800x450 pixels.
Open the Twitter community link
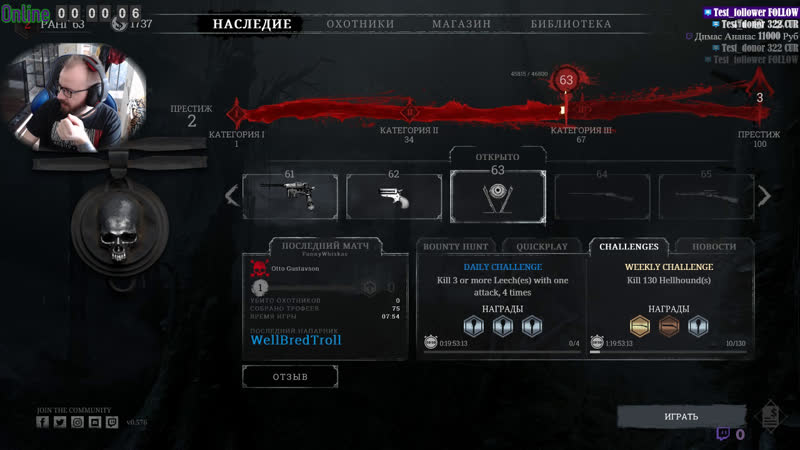tap(60, 422)
